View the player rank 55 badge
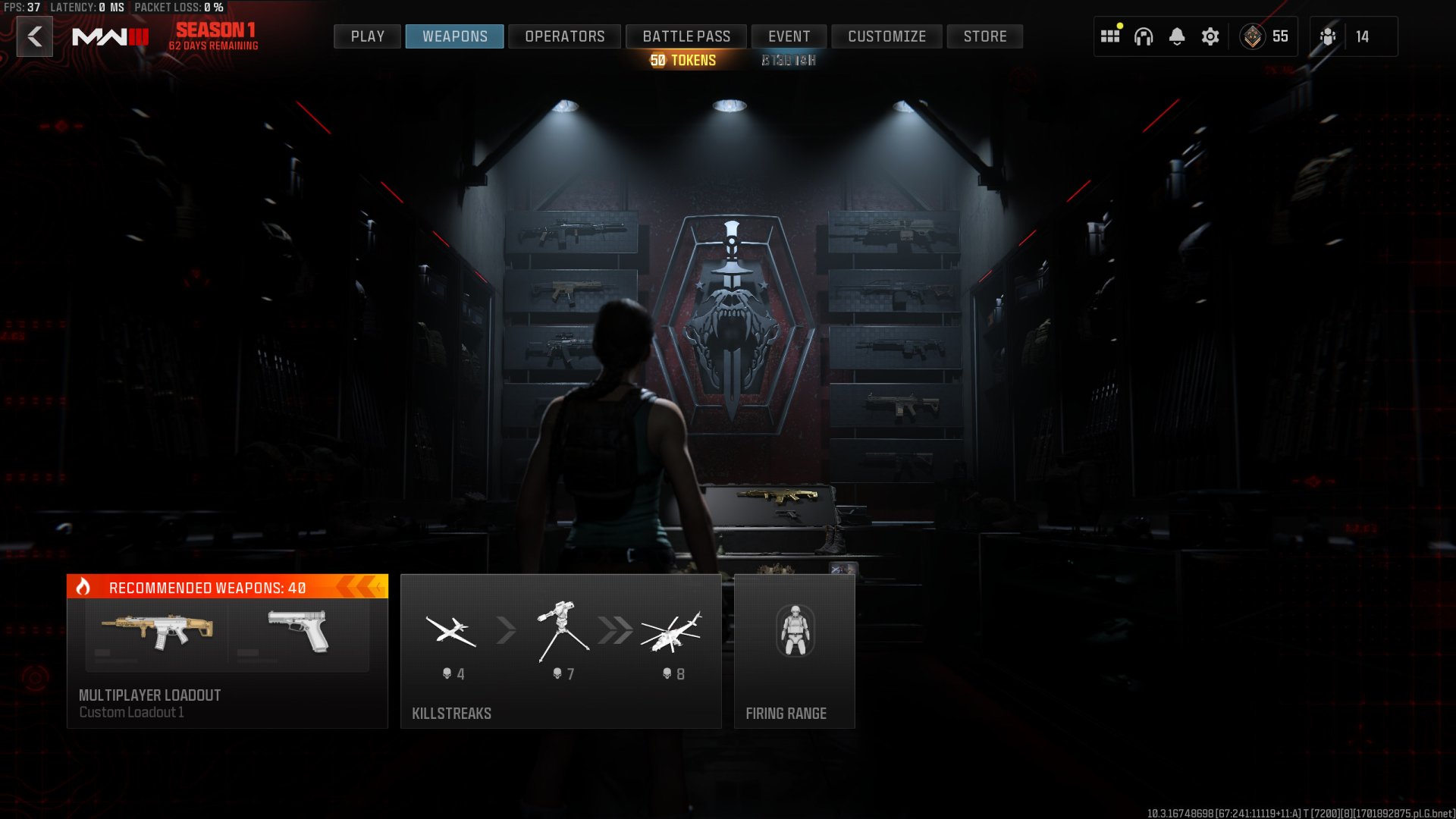The image size is (1456, 819). click(x=1264, y=36)
